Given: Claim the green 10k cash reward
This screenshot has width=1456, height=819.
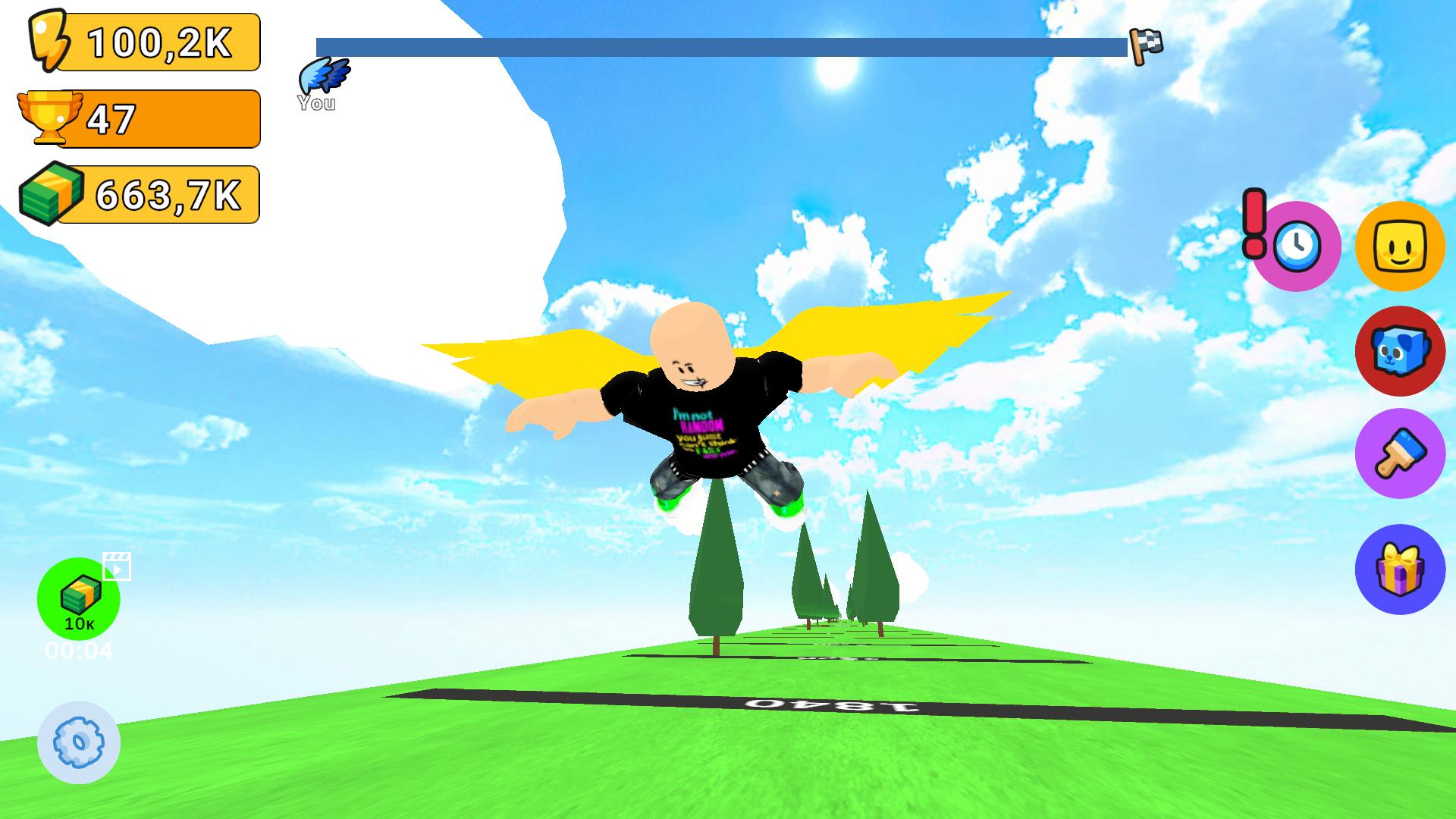Looking at the screenshot, I should point(78,599).
